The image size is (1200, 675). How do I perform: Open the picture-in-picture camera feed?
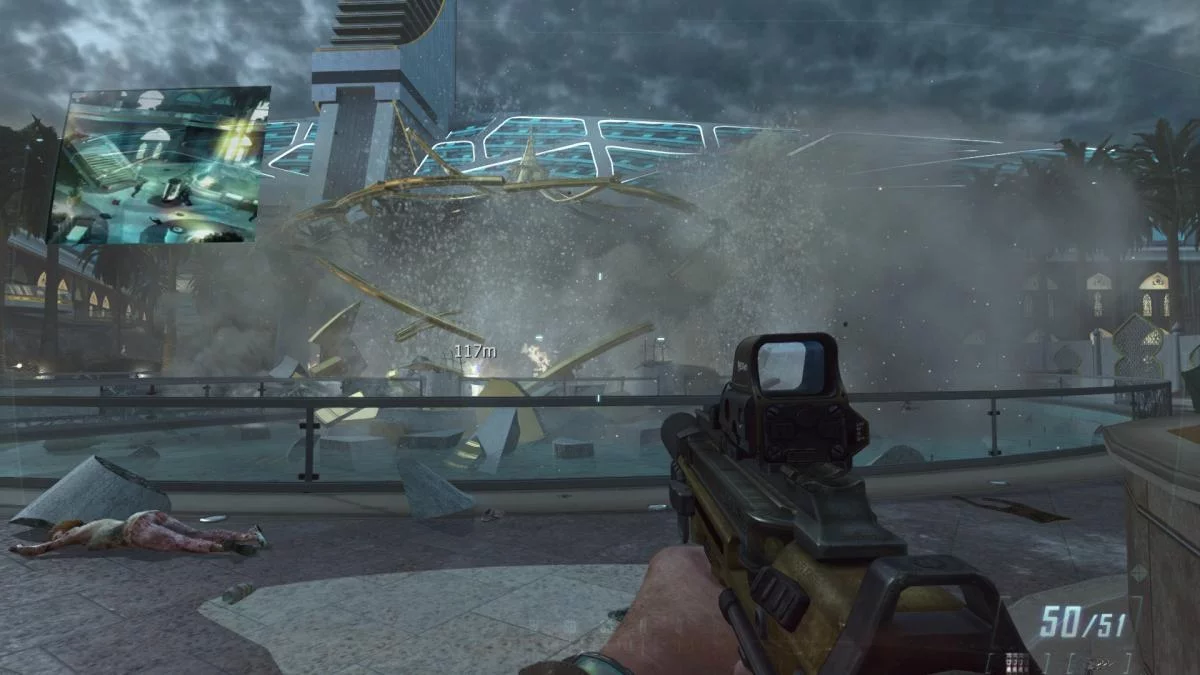pos(160,165)
